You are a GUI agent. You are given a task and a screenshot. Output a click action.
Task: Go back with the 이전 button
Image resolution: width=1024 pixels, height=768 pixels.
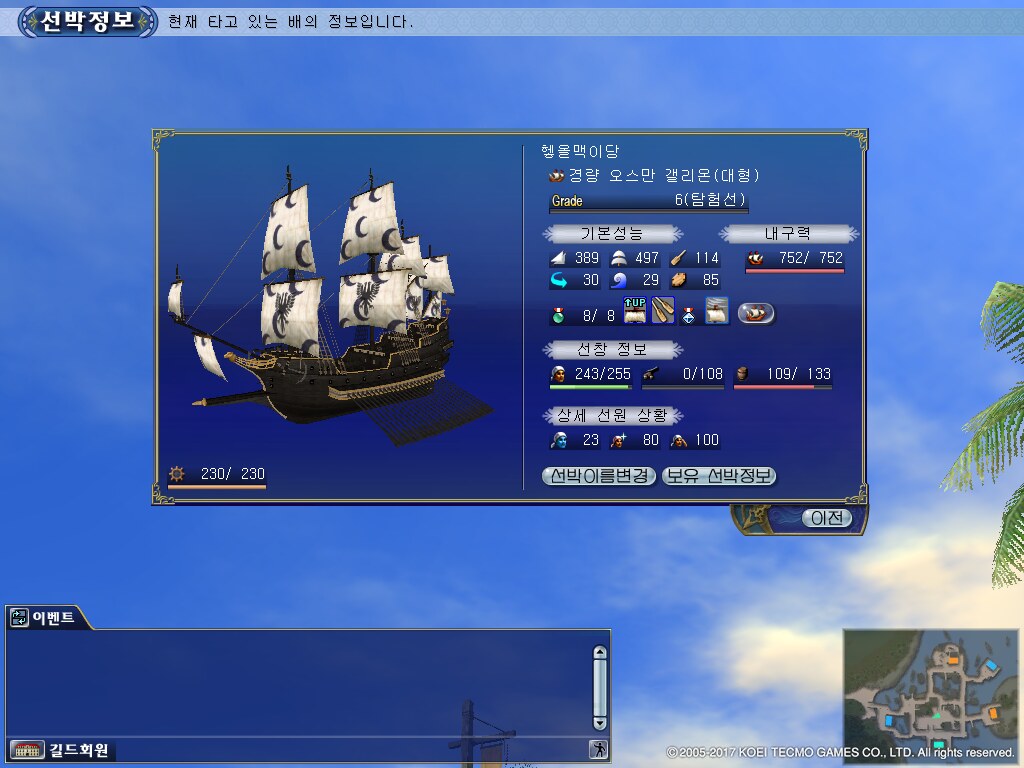(x=827, y=518)
